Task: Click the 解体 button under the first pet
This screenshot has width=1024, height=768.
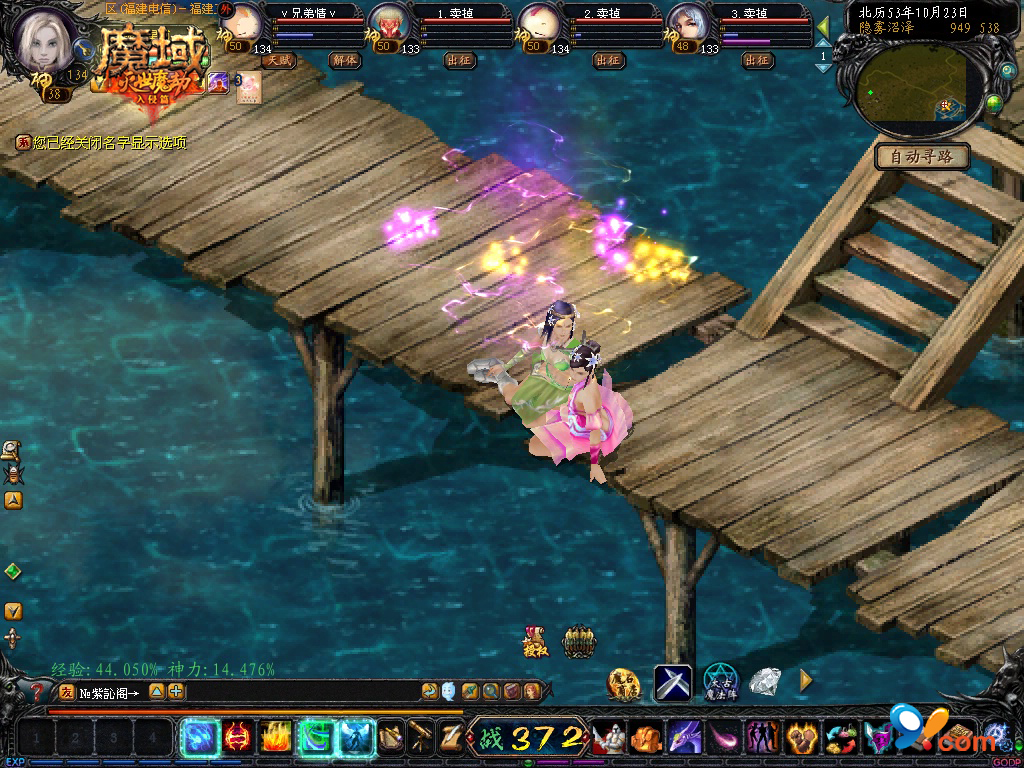Action: [344, 60]
